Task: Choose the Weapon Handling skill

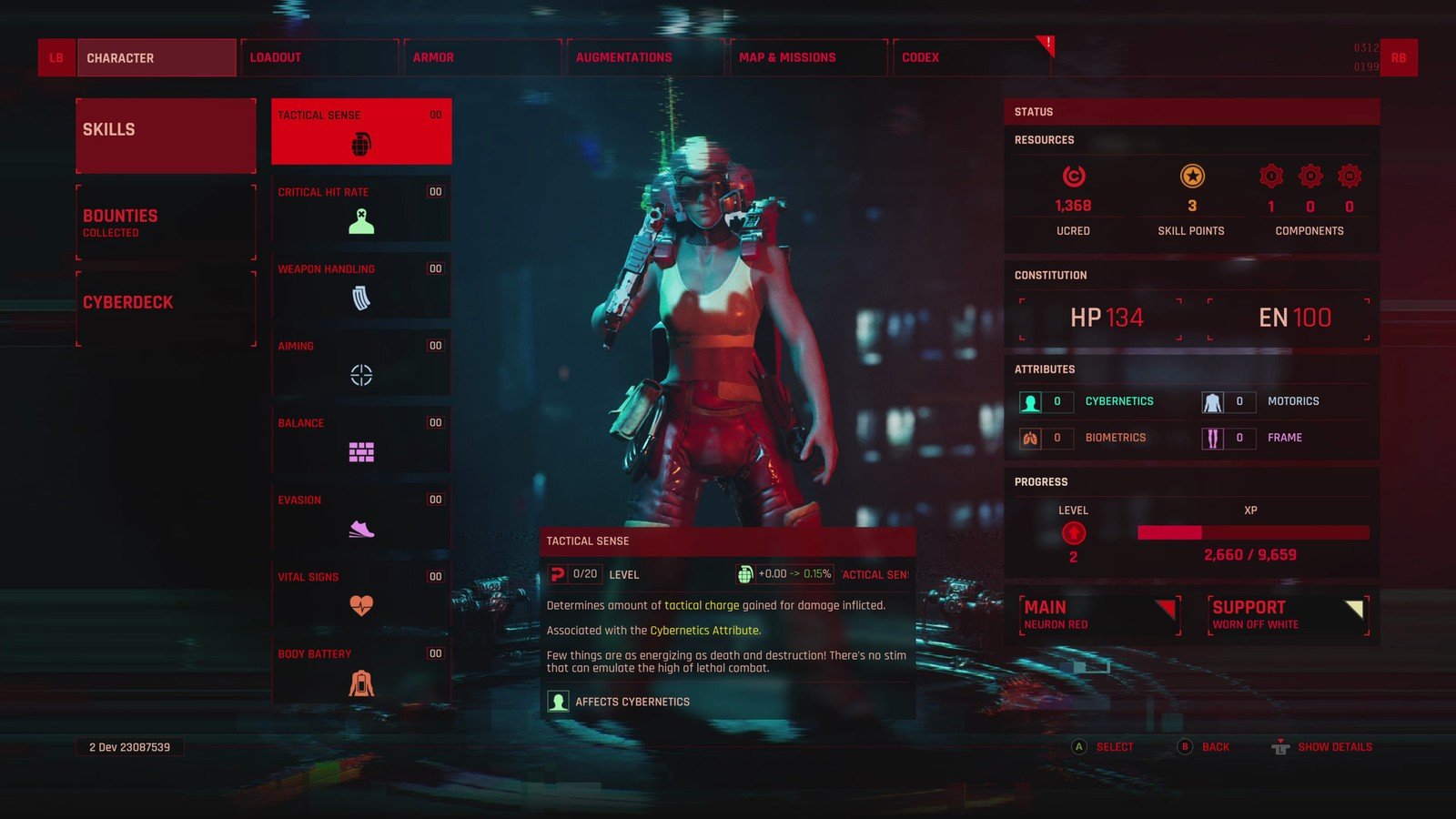Action: tap(361, 286)
